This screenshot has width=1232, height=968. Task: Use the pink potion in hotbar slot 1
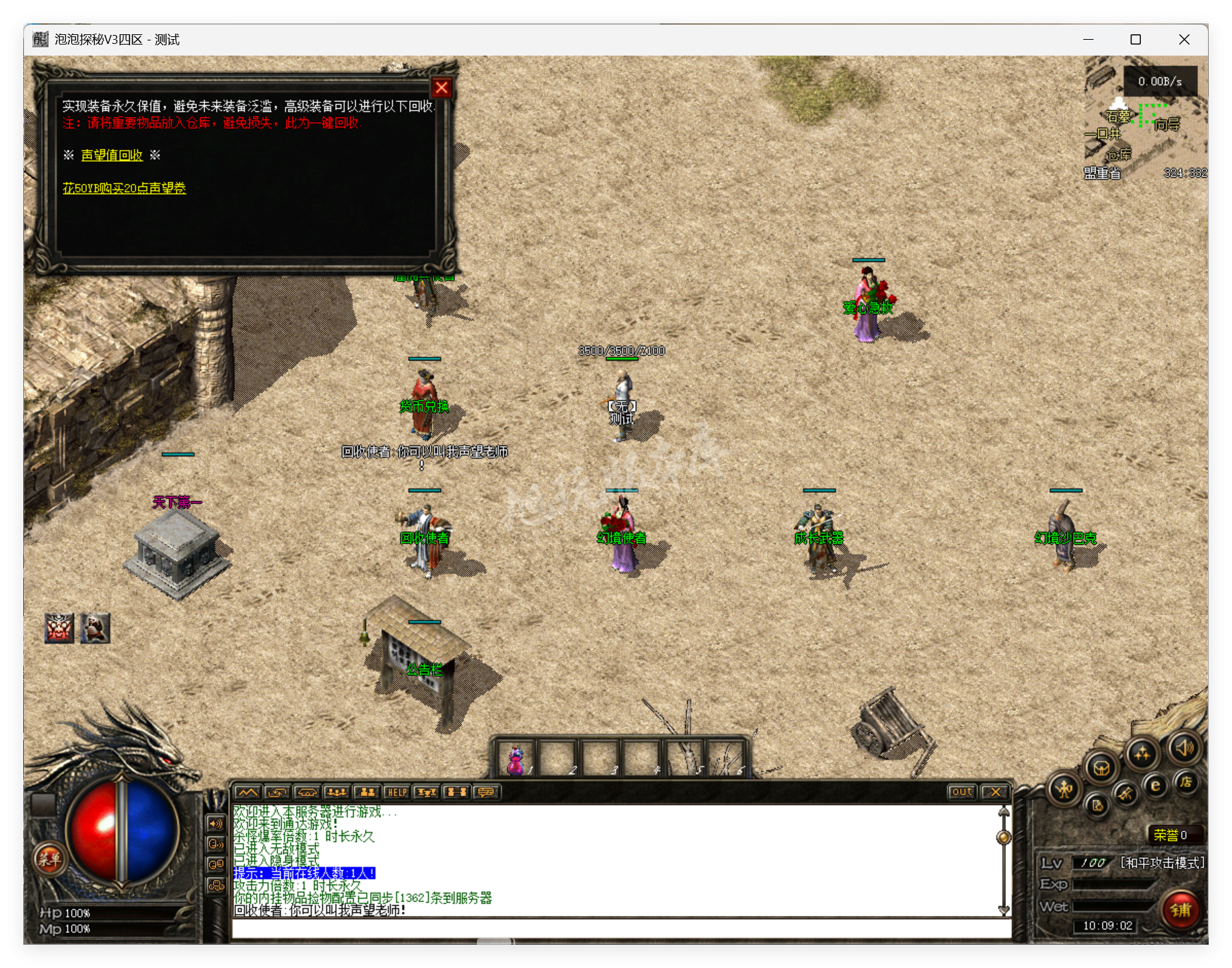tap(516, 760)
